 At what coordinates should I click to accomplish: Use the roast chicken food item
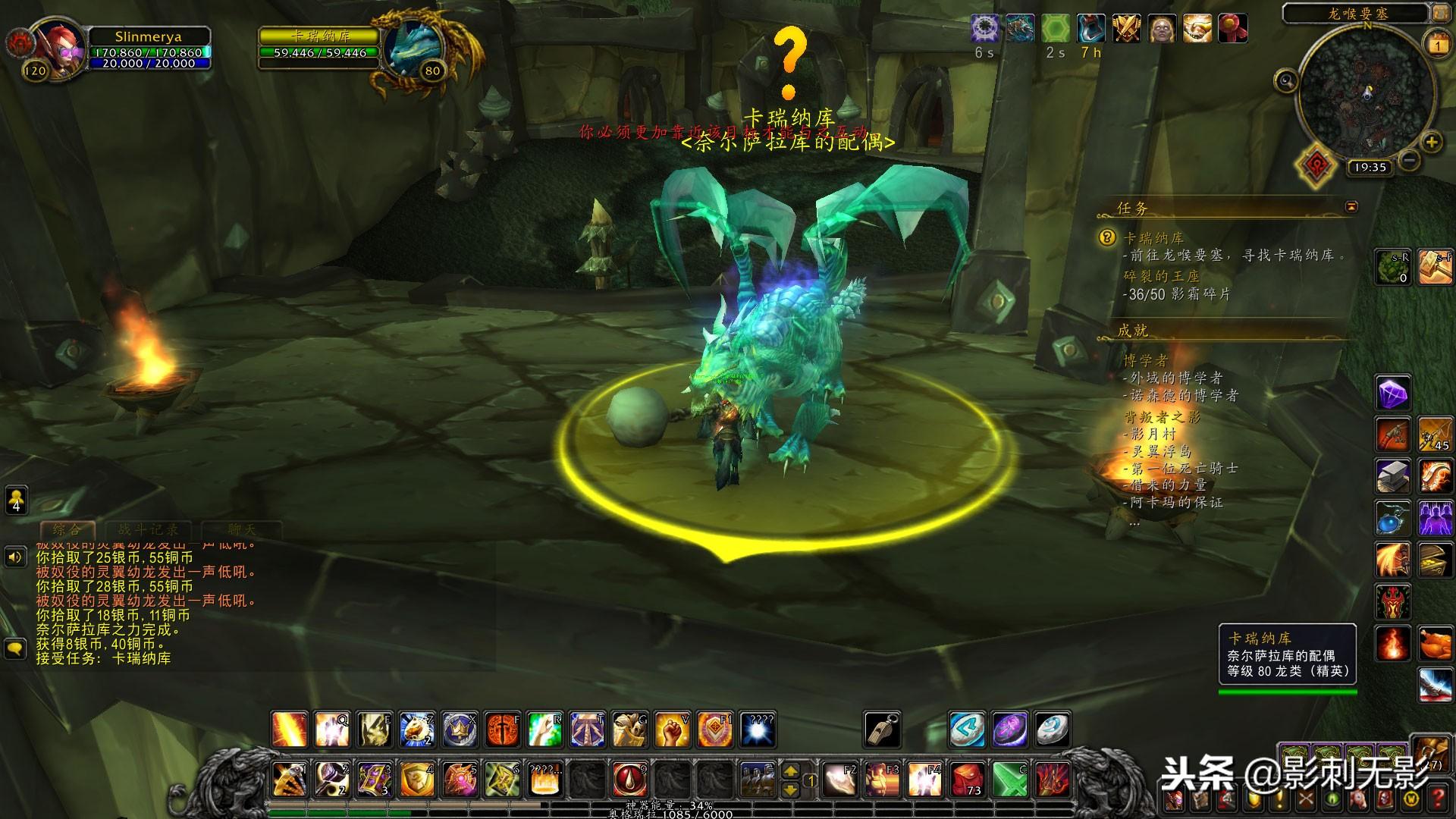(x=1435, y=645)
